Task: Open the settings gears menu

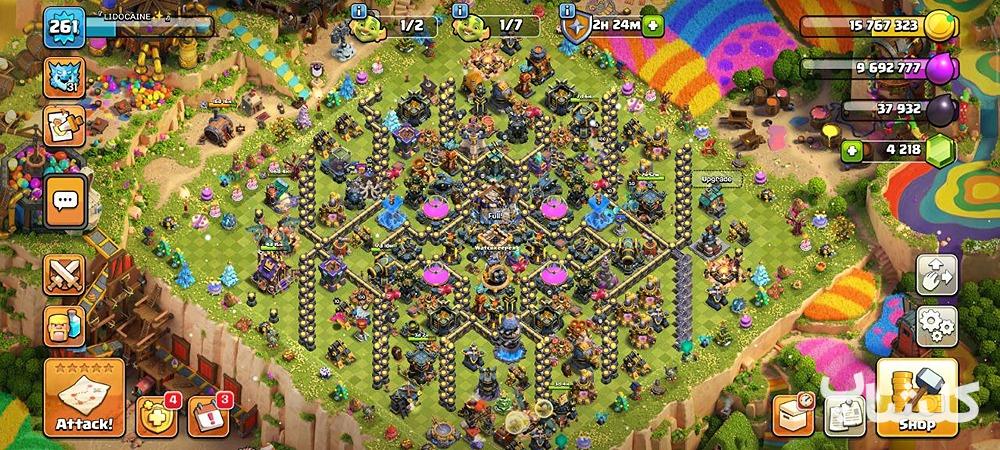Action: point(937,326)
